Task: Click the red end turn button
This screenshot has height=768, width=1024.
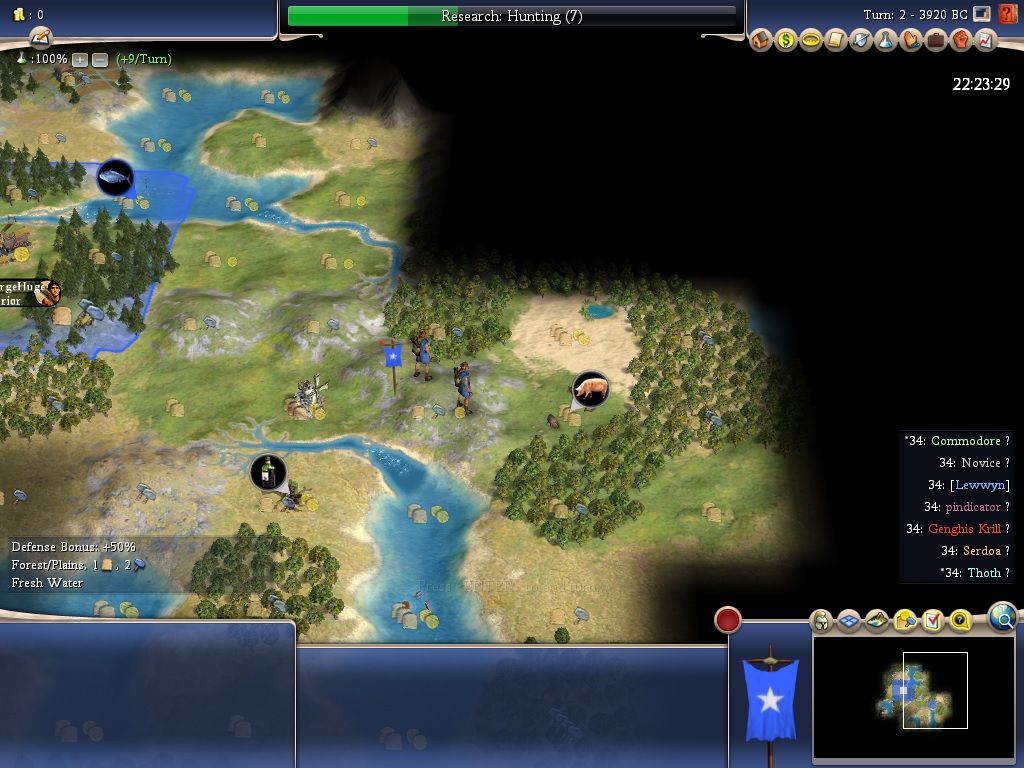Action: coord(728,620)
